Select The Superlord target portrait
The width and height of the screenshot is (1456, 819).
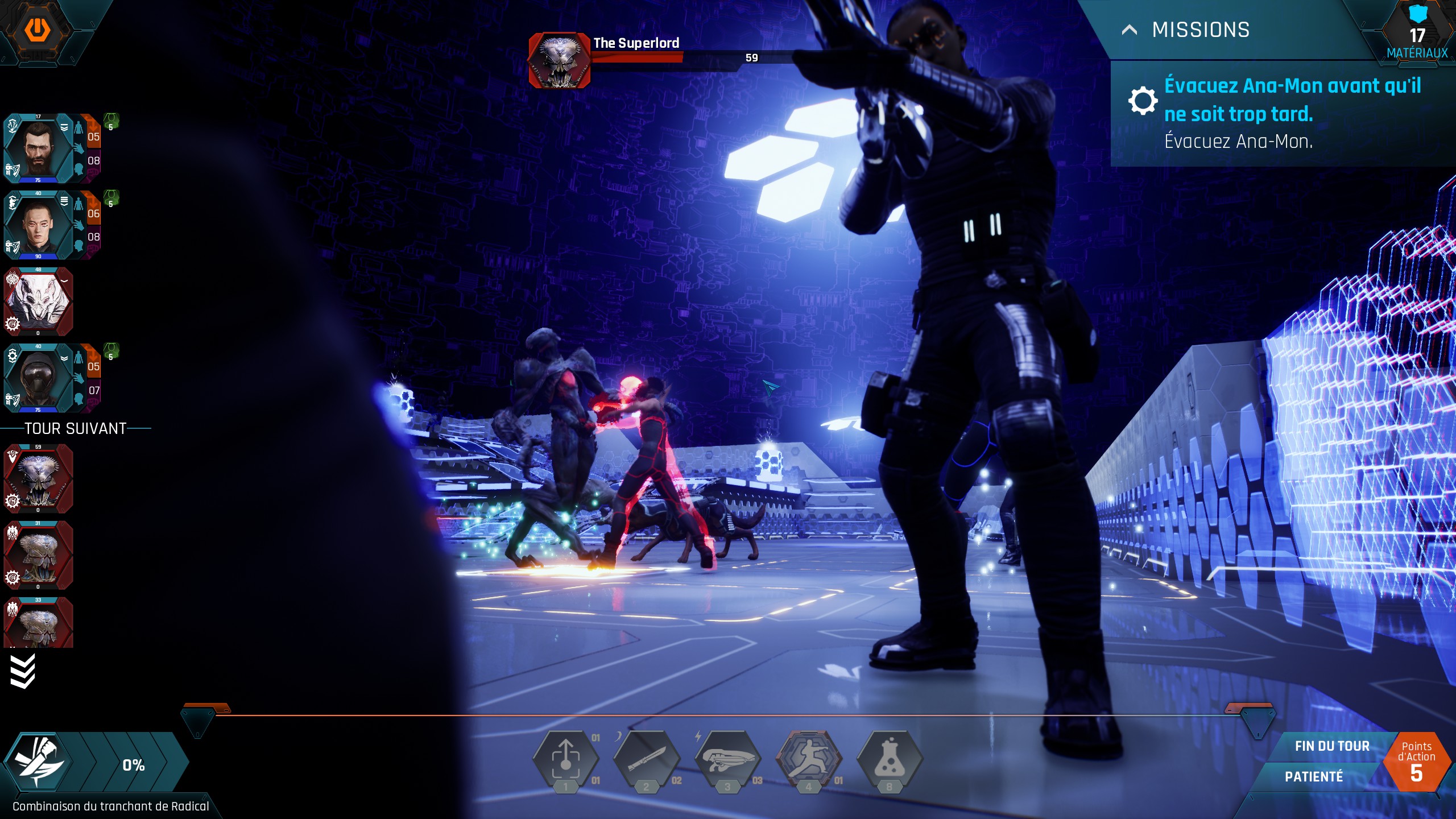(x=560, y=60)
